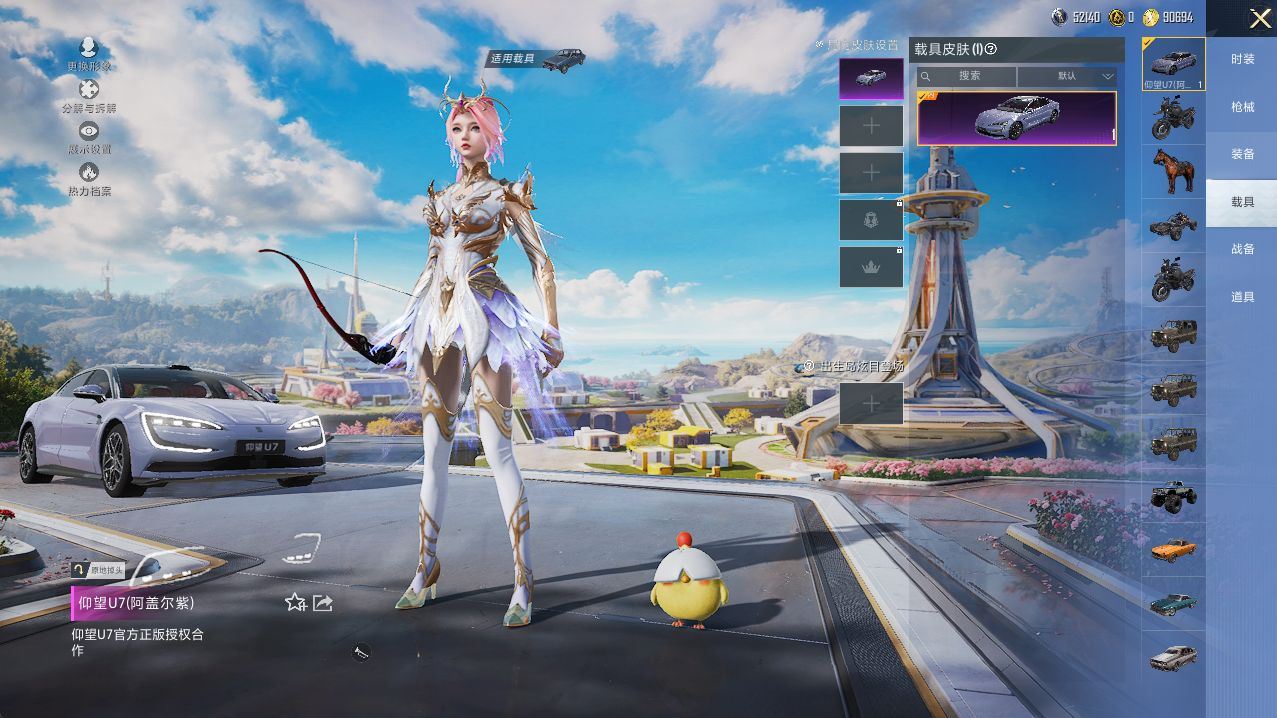Close the vehicle wardrobe with the X
Screen dimensions: 1277x718
coord(1259,19)
